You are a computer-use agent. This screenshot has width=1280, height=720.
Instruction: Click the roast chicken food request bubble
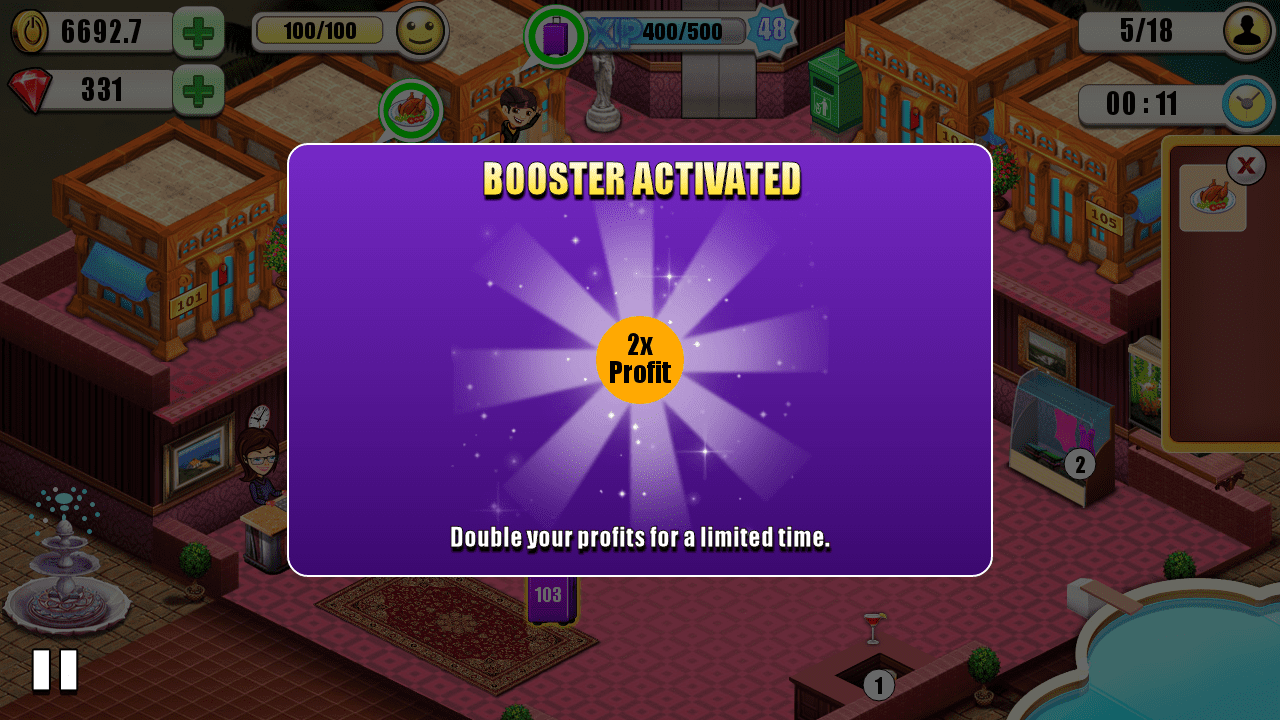(411, 110)
